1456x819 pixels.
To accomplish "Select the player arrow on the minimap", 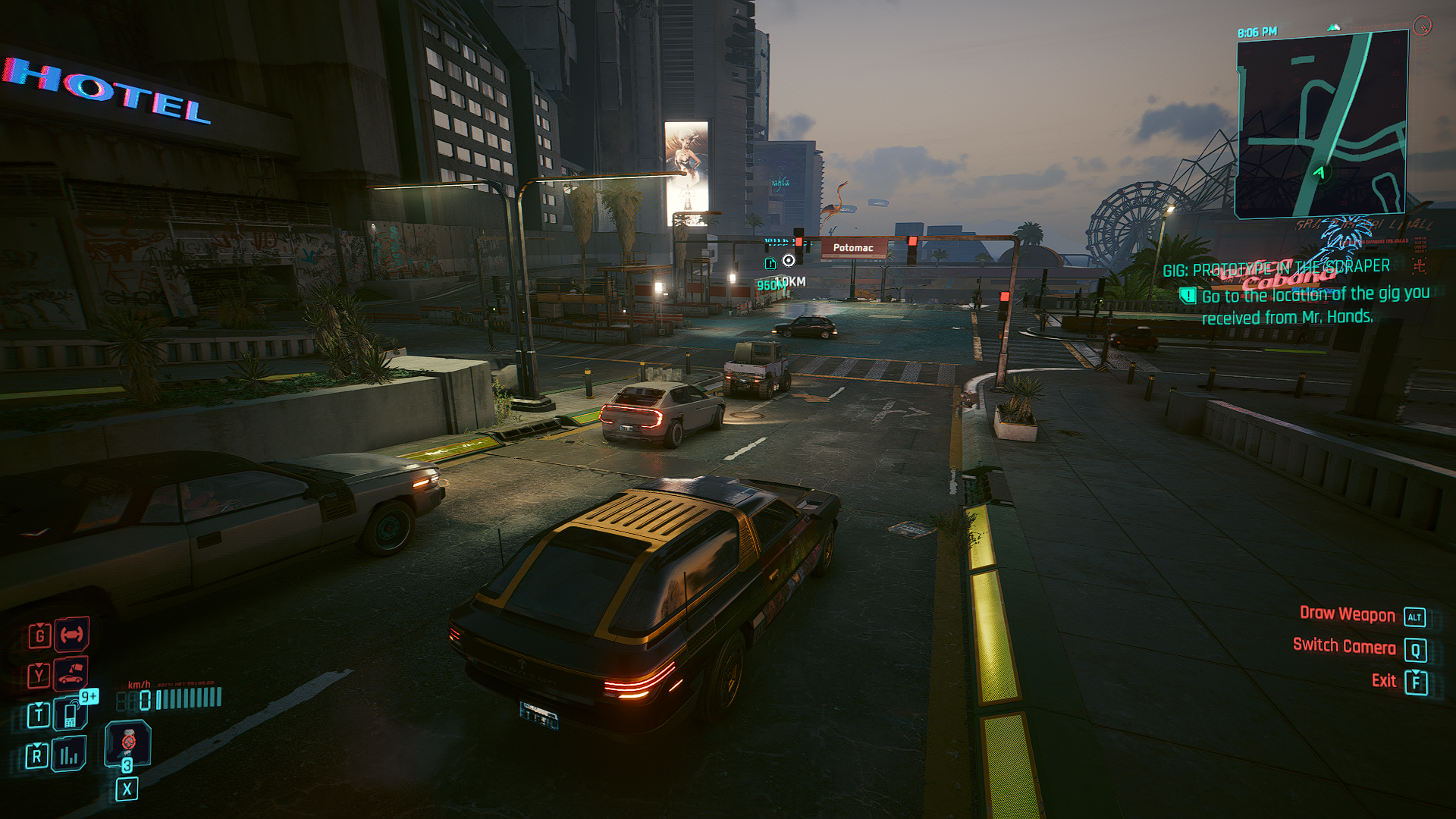I will coord(1319,173).
